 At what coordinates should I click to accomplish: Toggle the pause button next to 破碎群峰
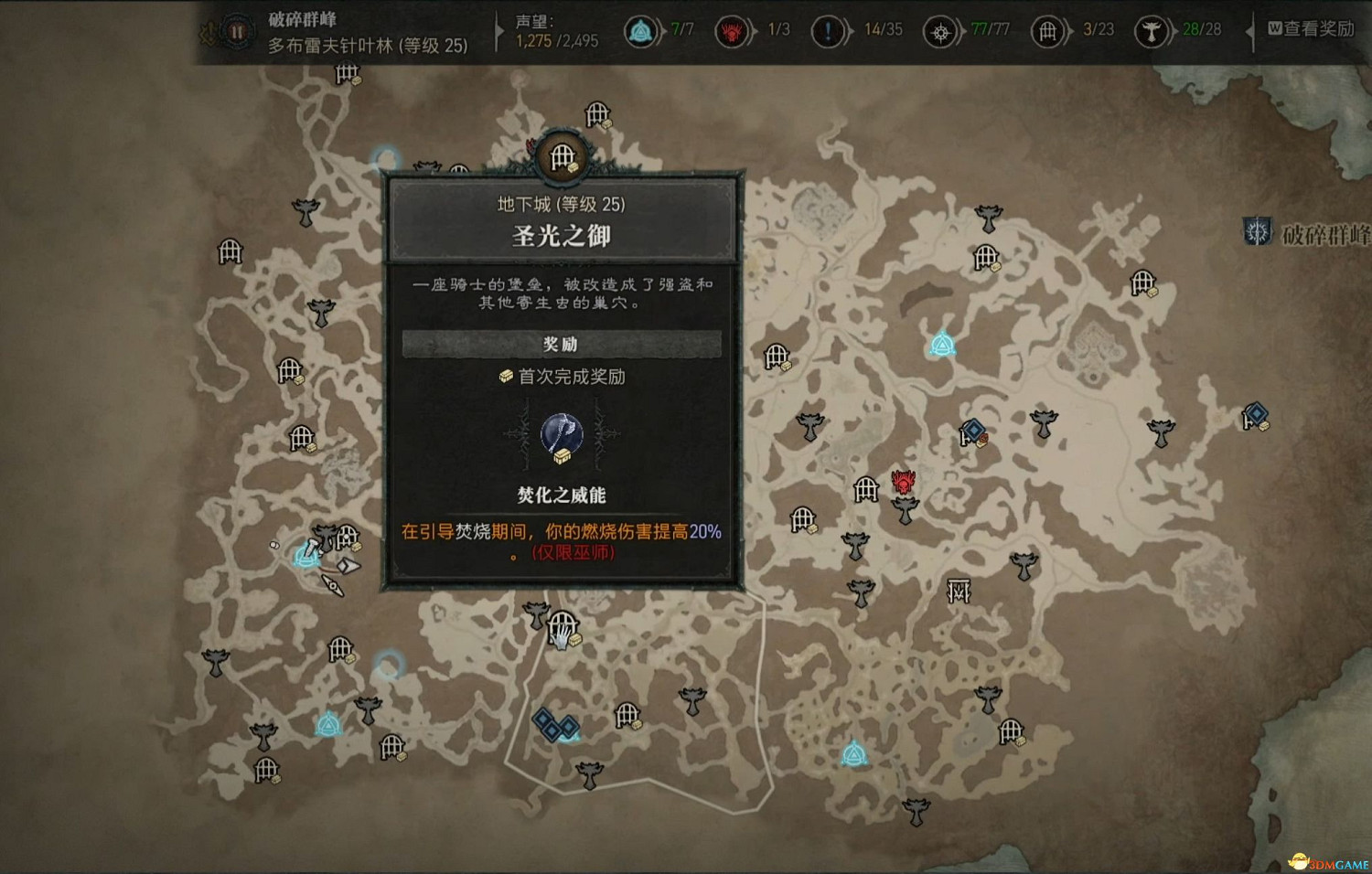click(235, 30)
